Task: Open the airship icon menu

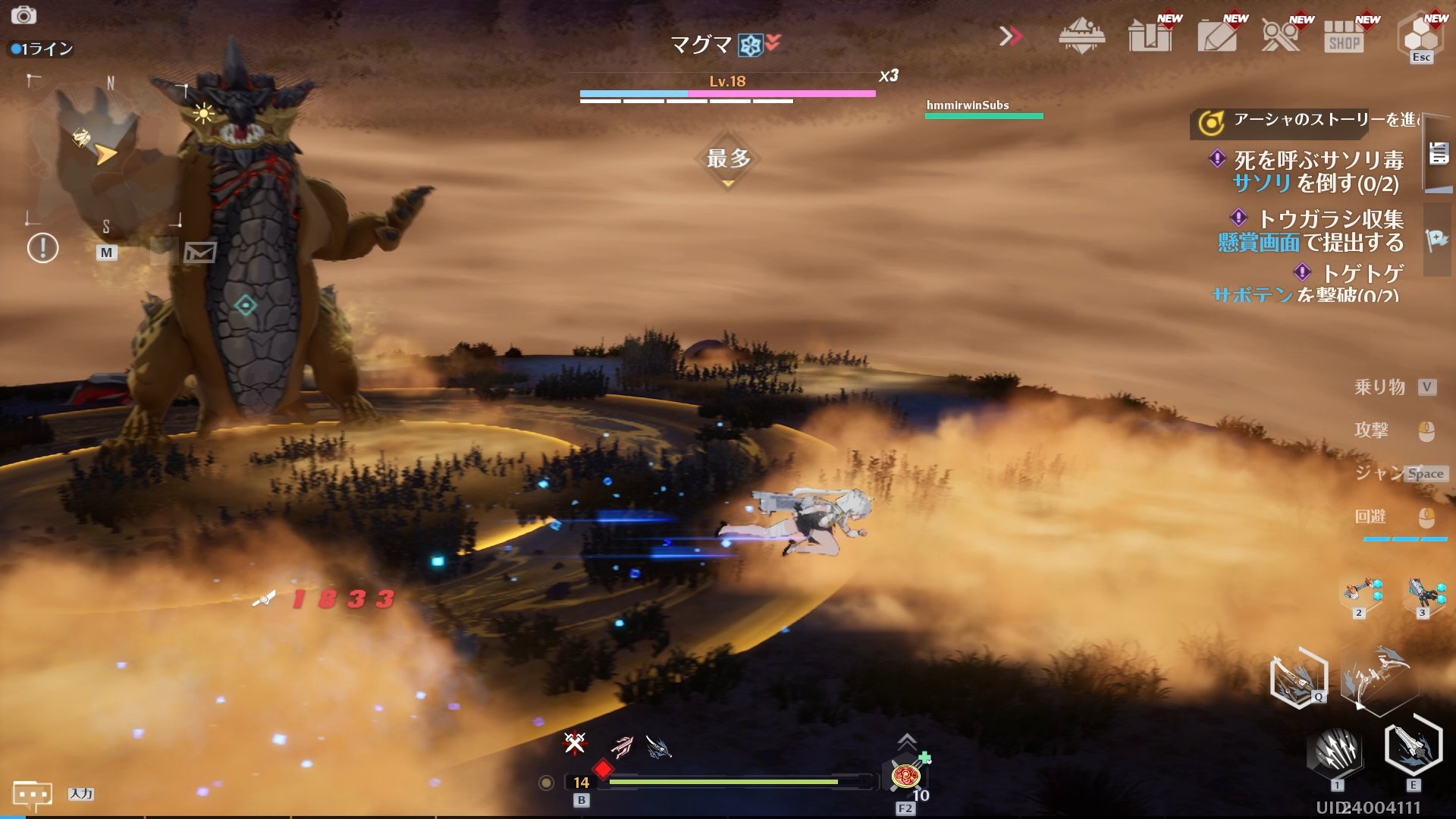Action: point(1081,36)
